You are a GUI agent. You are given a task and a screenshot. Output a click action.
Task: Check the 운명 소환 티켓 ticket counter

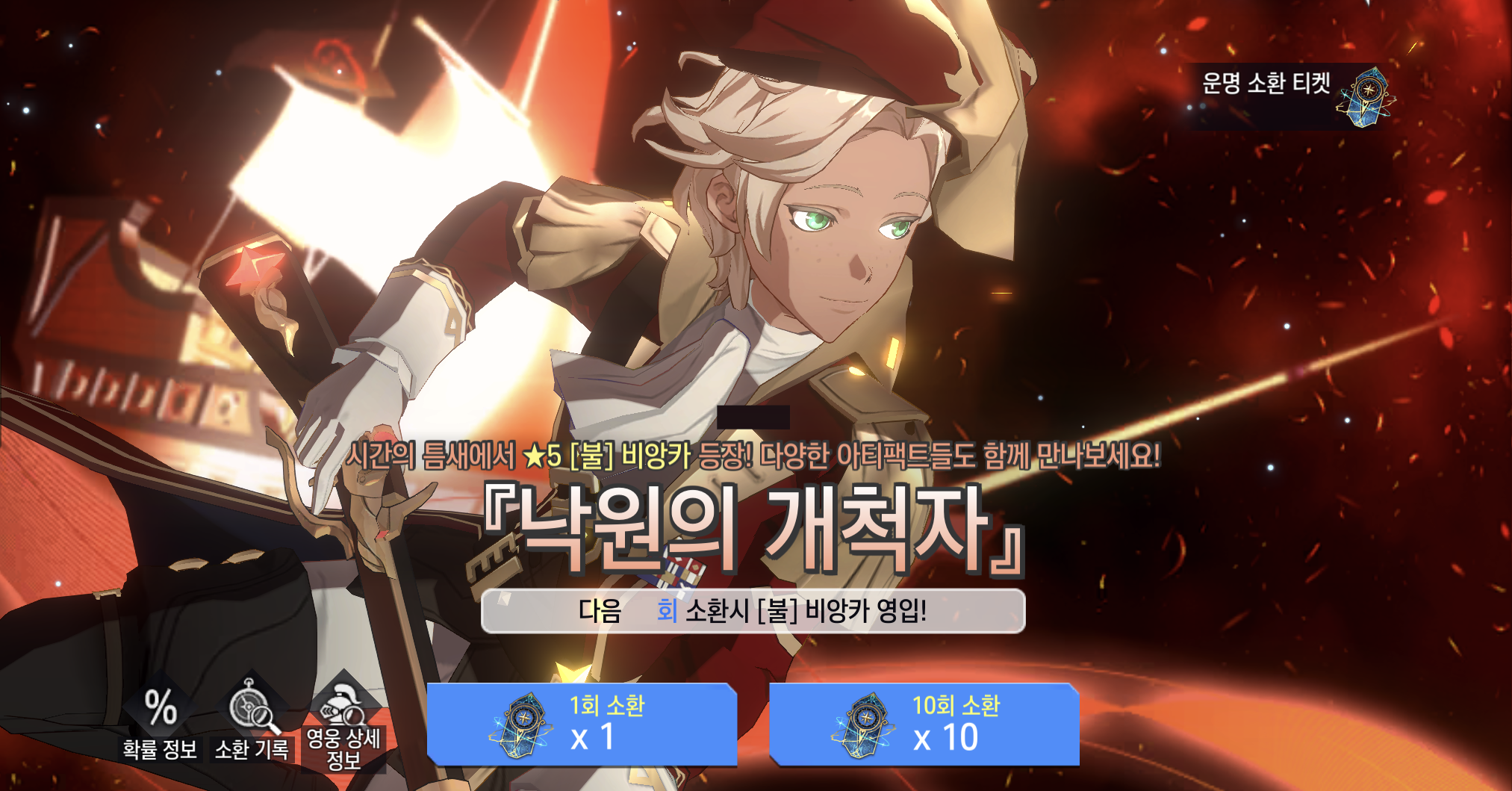(1292, 96)
